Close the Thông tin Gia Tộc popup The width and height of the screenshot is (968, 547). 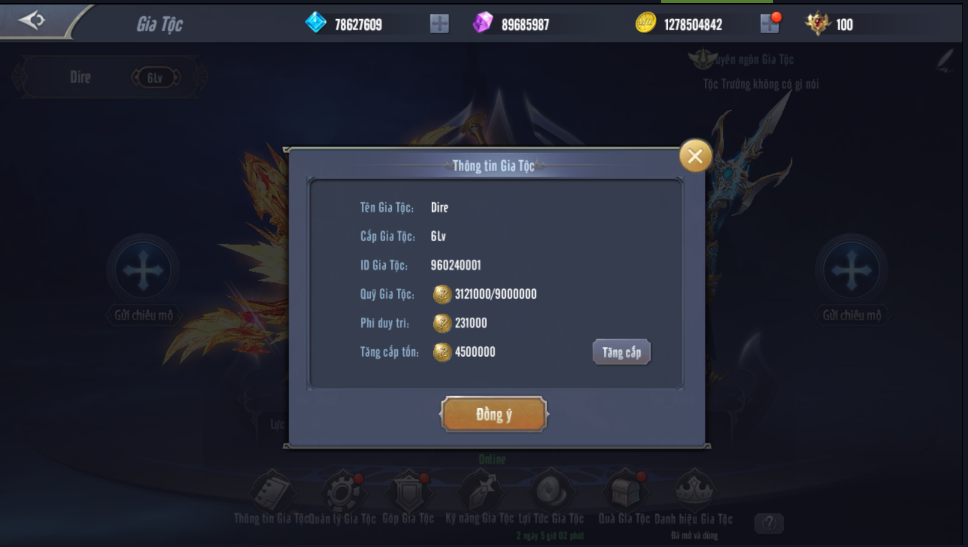695,155
